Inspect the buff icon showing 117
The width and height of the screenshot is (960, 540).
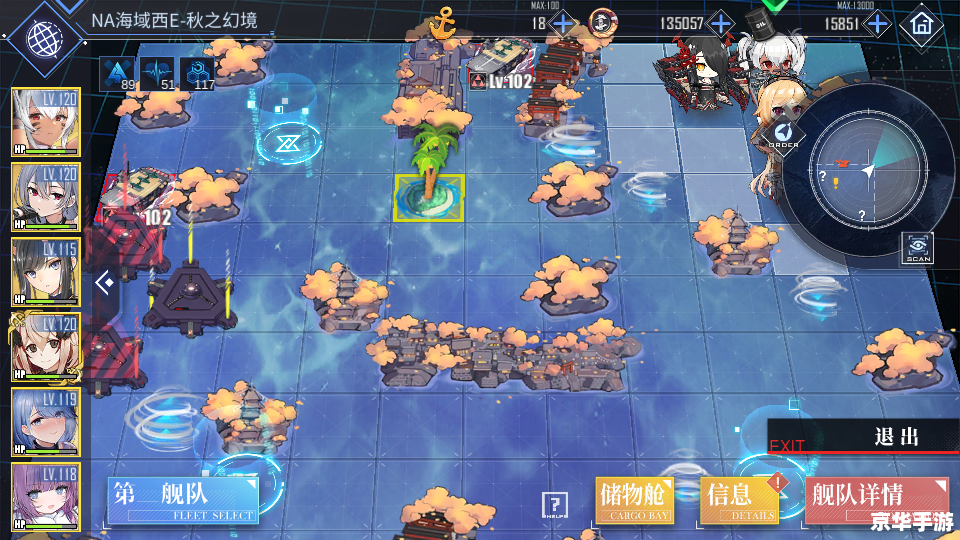(x=197, y=73)
